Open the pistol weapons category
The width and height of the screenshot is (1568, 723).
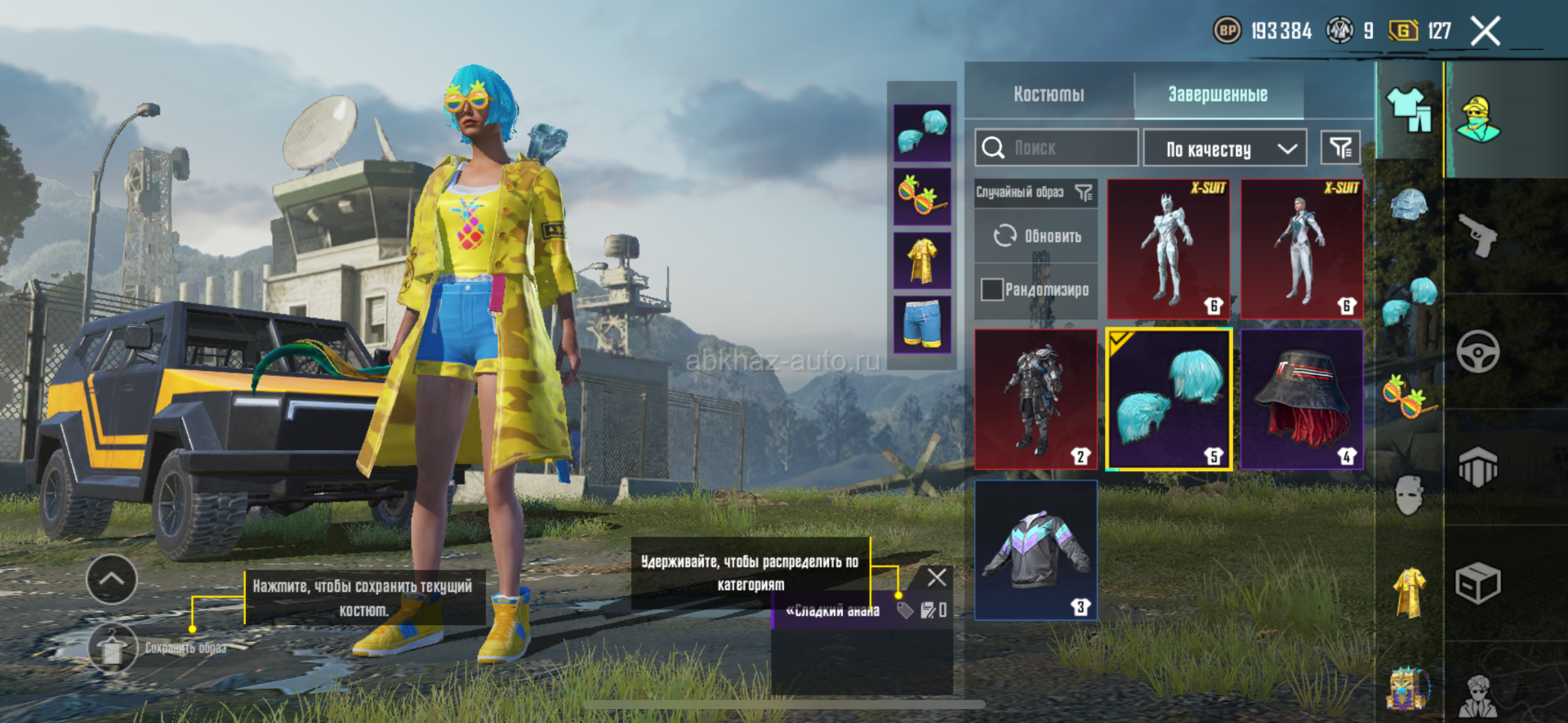click(1477, 235)
